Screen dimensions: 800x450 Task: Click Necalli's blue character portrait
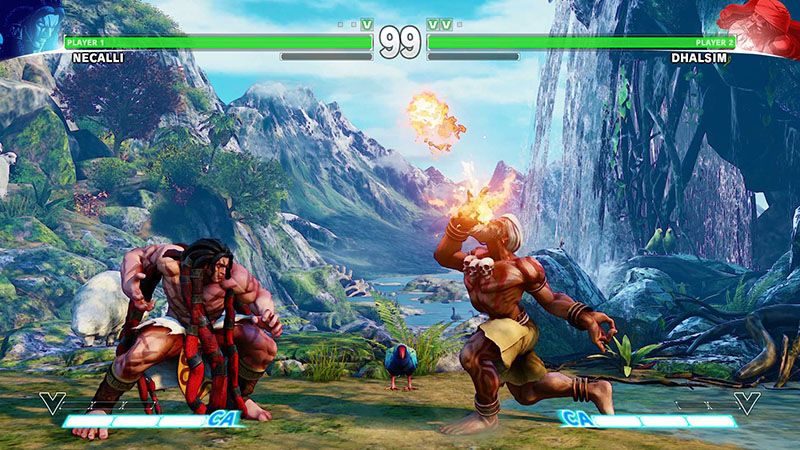pos(28,20)
